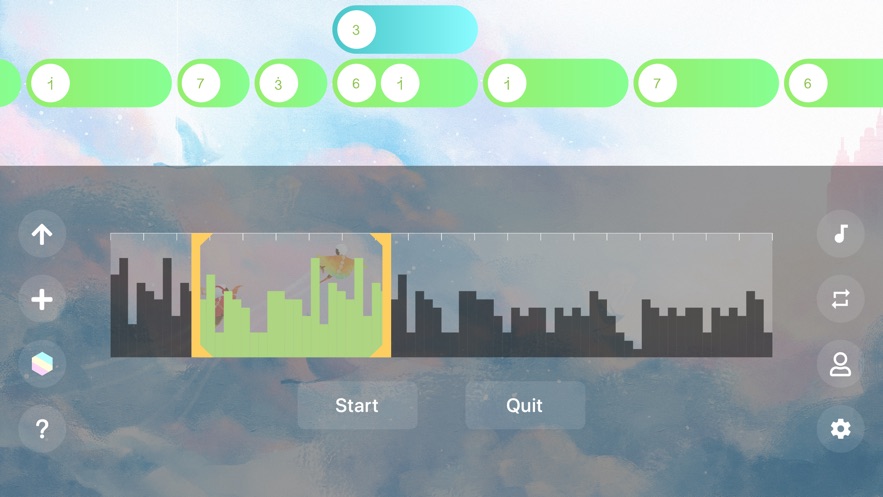The height and width of the screenshot is (497, 883).
Task: Tap the up arrow icon
Action: point(42,235)
